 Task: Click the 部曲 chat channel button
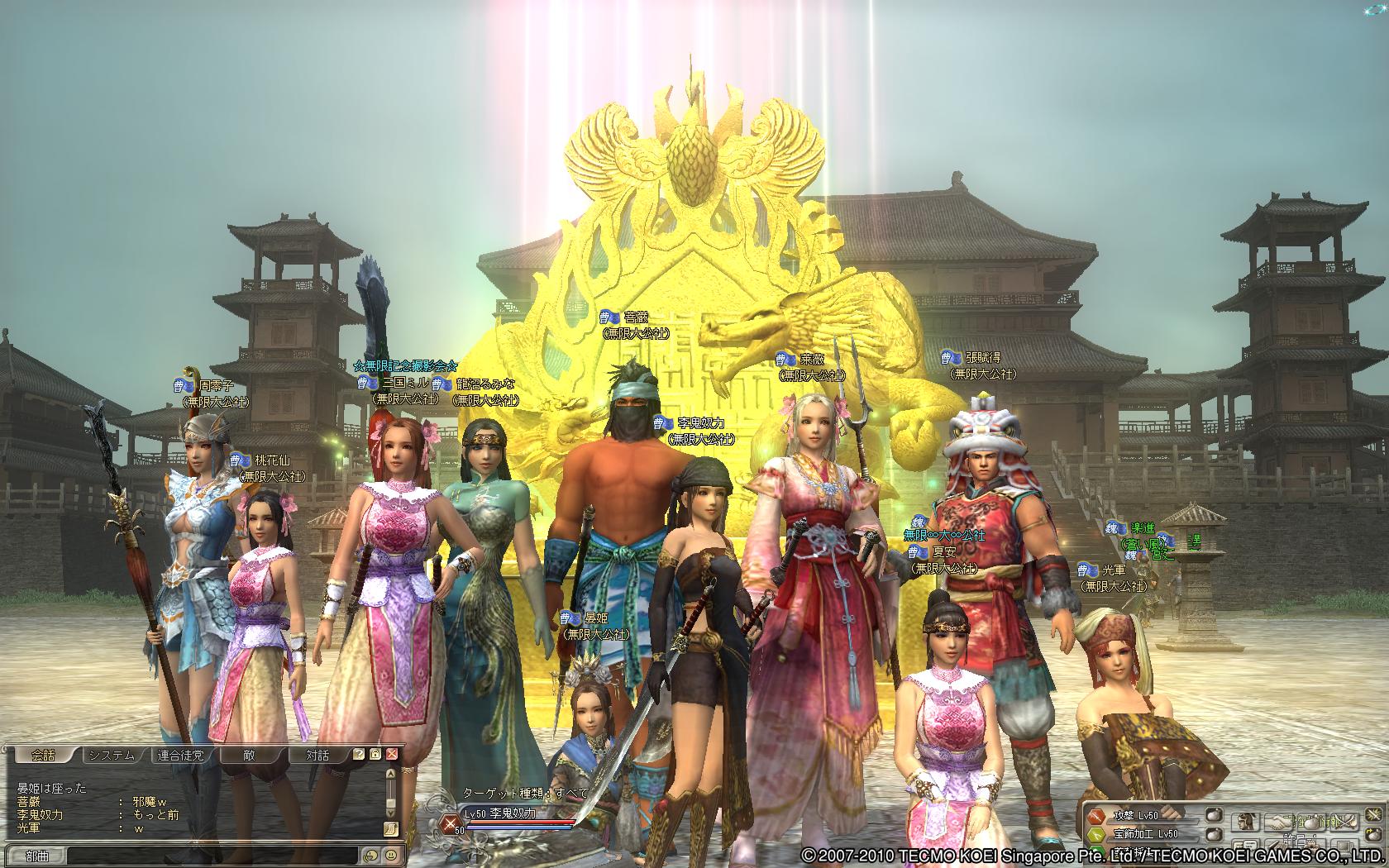tap(37, 856)
